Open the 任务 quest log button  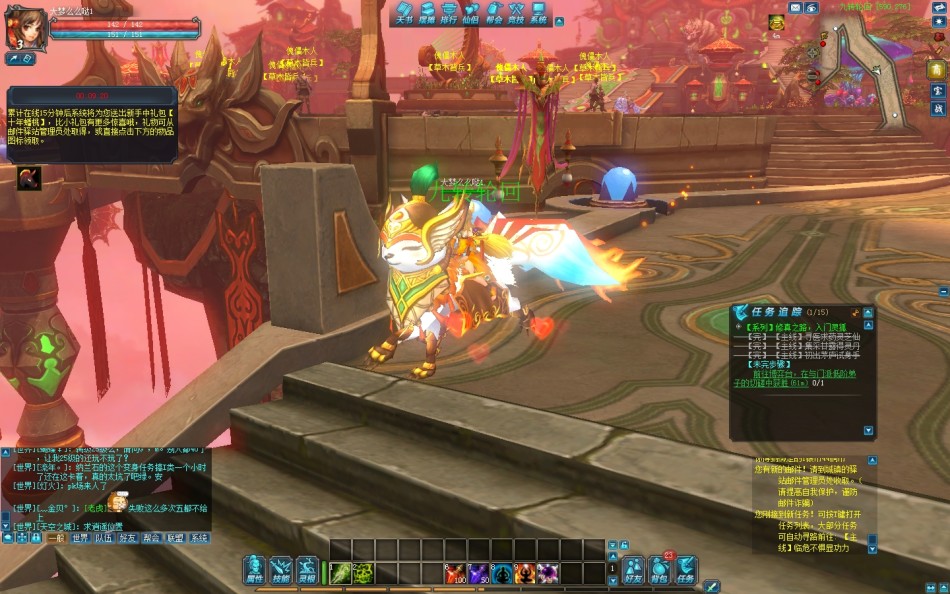(x=686, y=570)
